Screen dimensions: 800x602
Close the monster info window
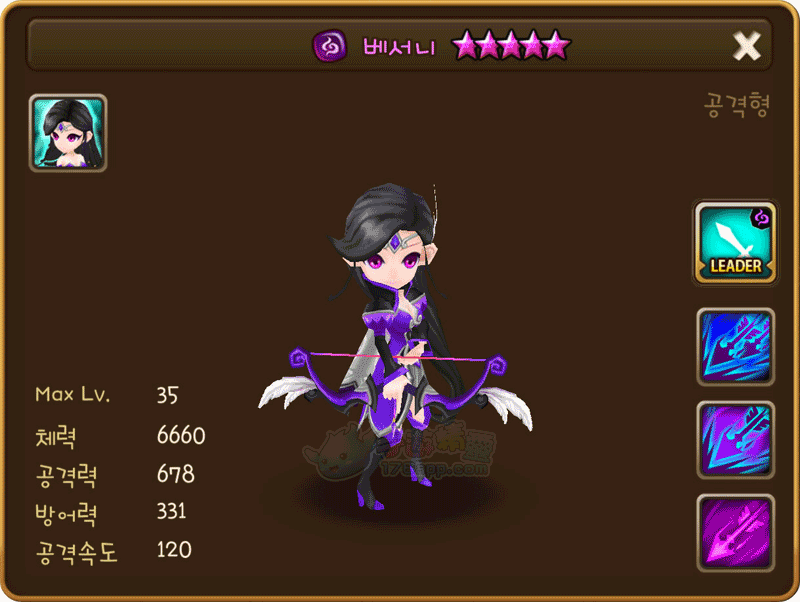click(746, 45)
